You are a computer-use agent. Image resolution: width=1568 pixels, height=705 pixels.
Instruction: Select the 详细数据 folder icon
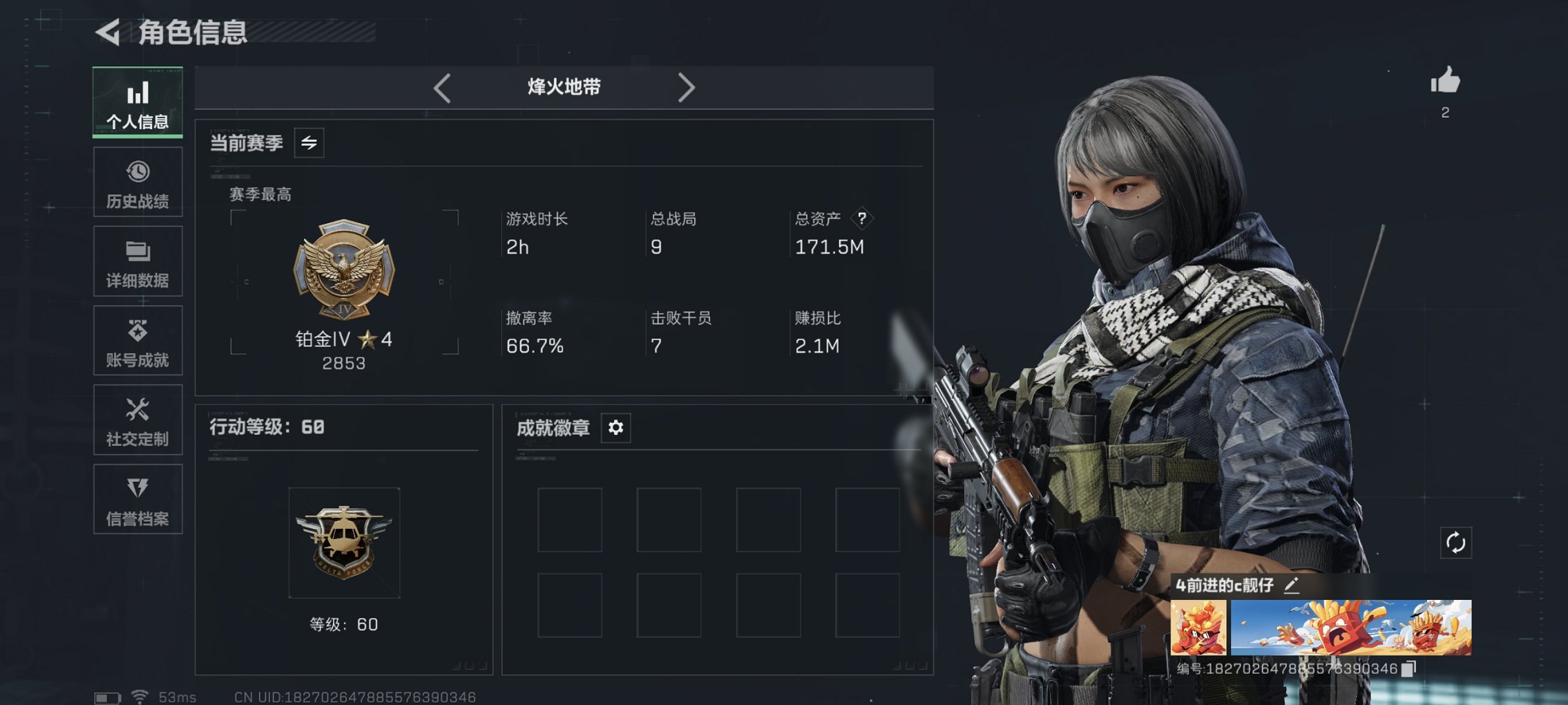coord(137,261)
